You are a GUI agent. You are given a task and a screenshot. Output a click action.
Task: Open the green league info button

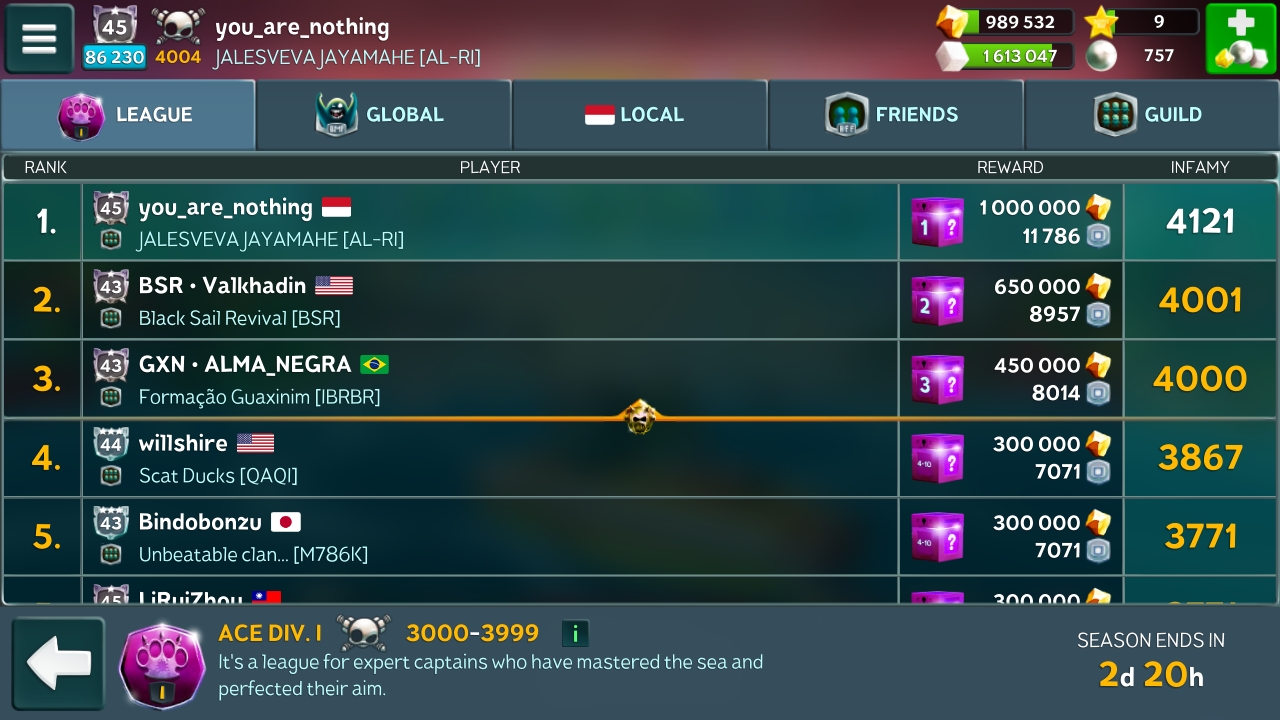click(x=575, y=633)
